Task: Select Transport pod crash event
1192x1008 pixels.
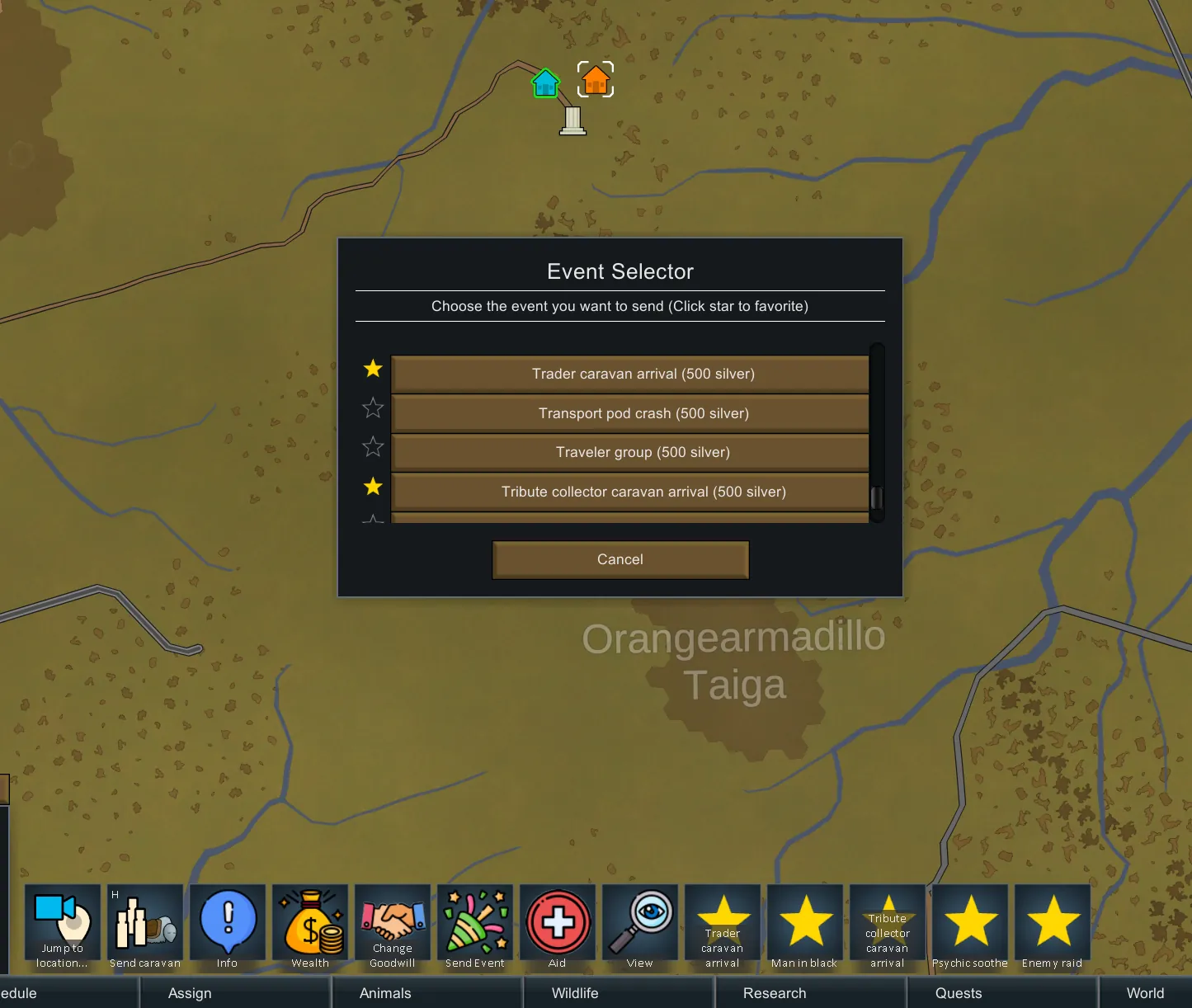Action: point(629,413)
